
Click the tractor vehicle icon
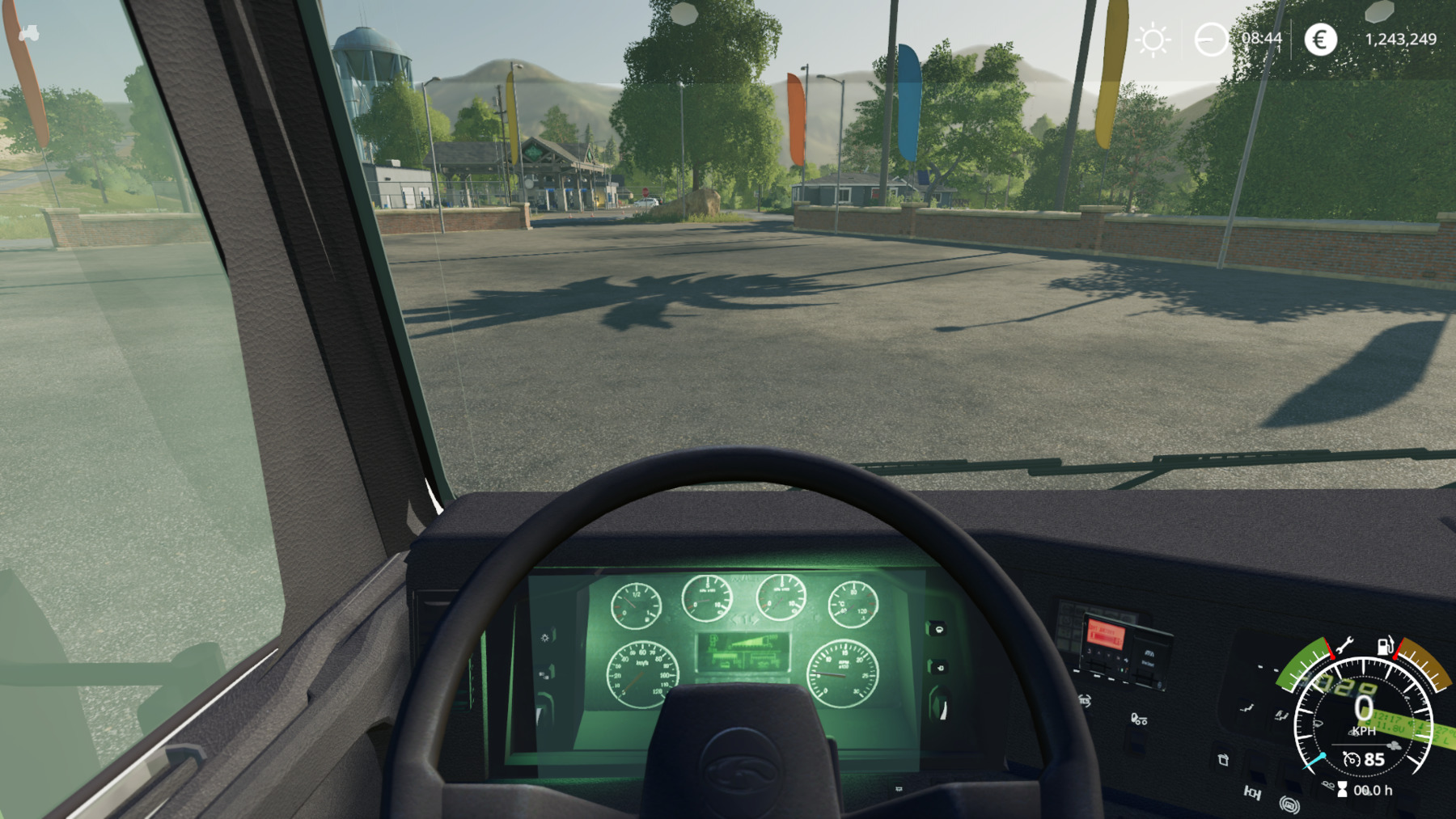[x=29, y=33]
